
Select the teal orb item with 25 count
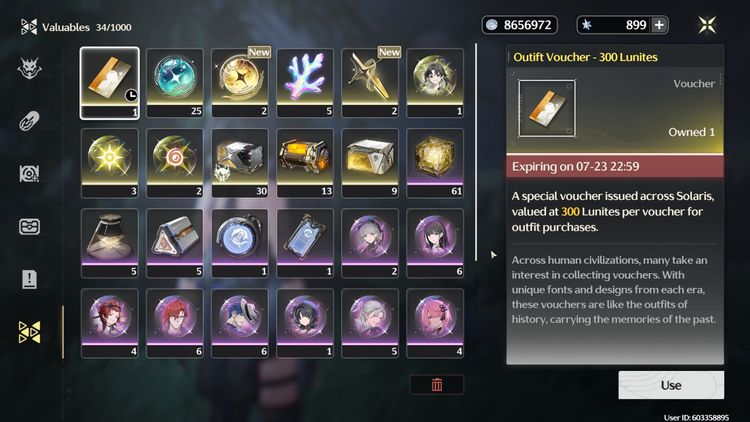tap(175, 82)
